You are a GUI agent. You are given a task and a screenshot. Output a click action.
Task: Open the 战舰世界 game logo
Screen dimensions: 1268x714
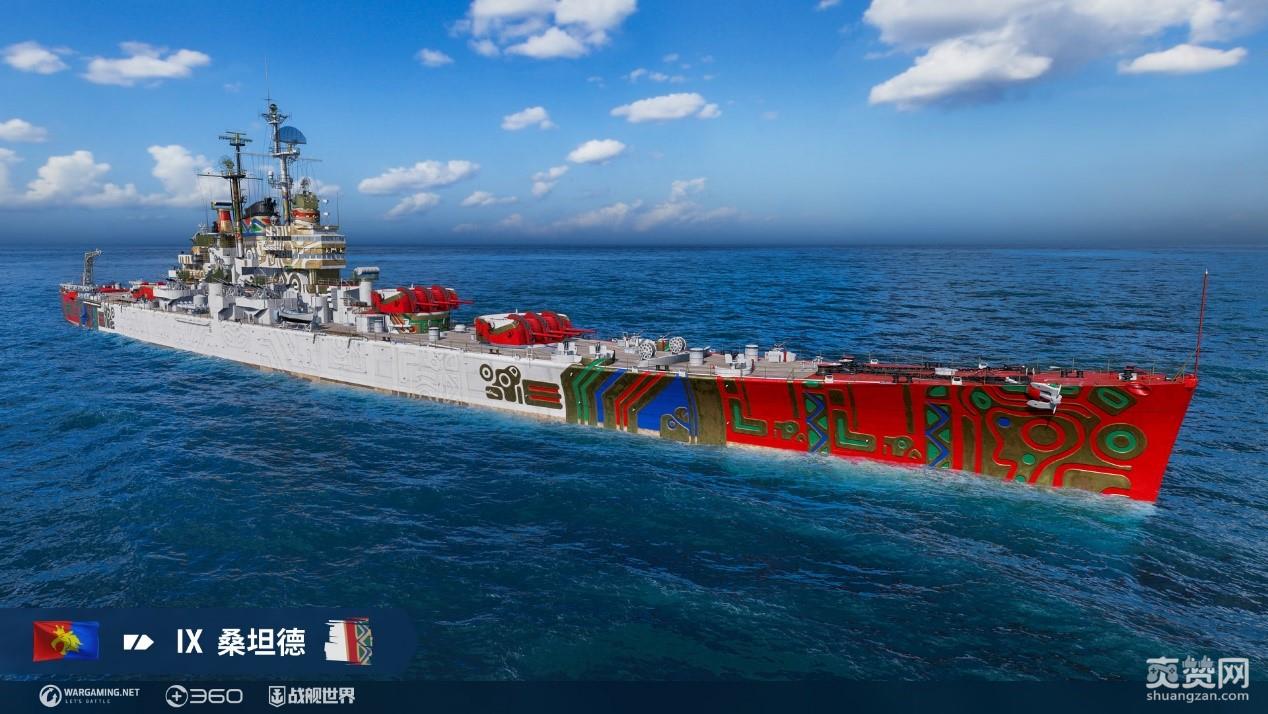click(x=312, y=695)
